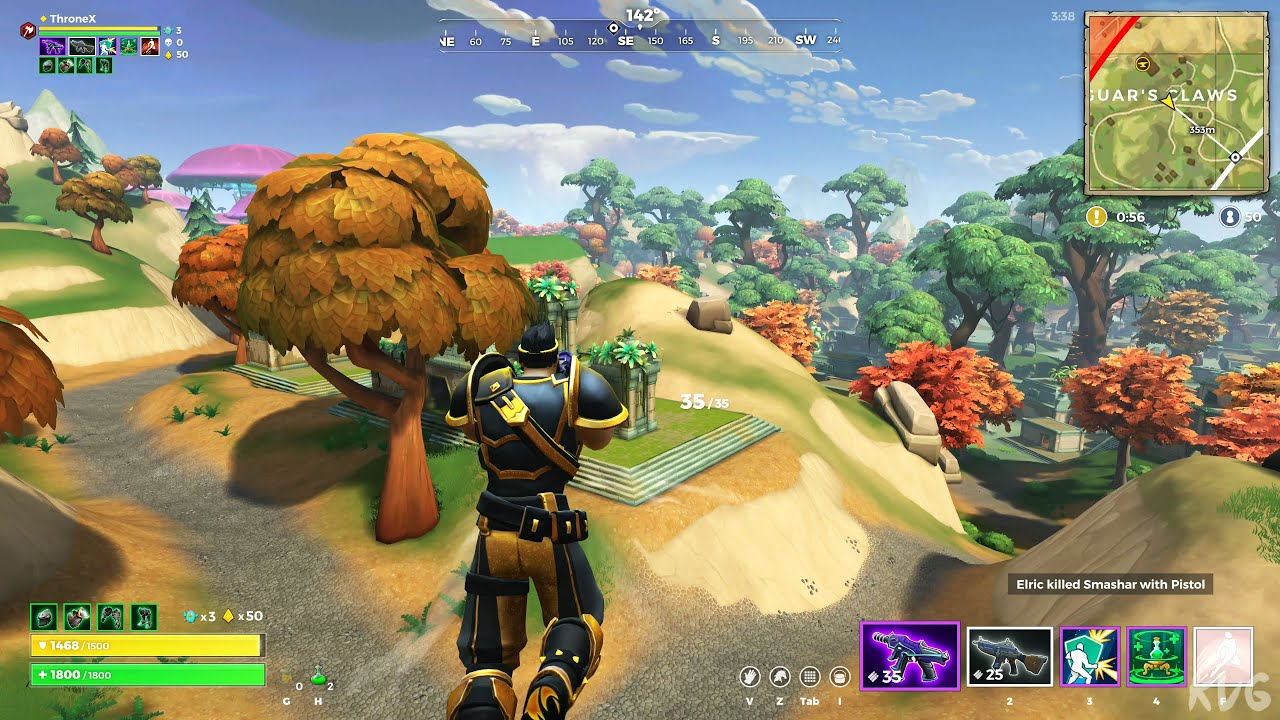Activate the shield ability in hotbar slot 3
Image resolution: width=1280 pixels, height=720 pixels.
click(x=1089, y=656)
